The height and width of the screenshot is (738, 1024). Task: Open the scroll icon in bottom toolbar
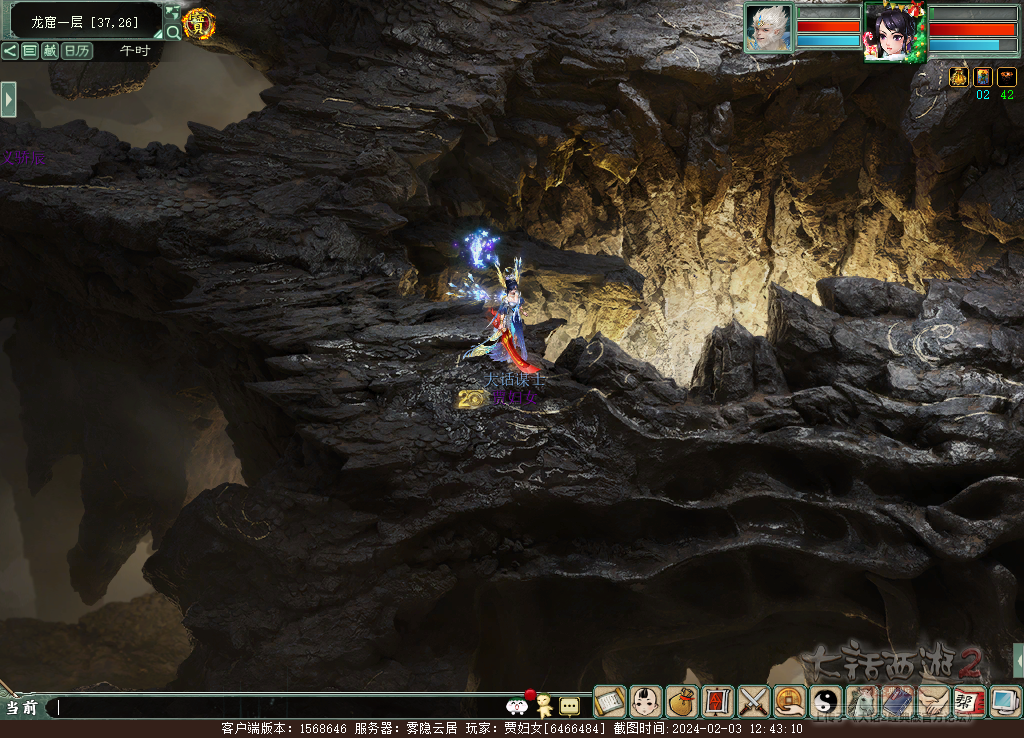click(610, 701)
